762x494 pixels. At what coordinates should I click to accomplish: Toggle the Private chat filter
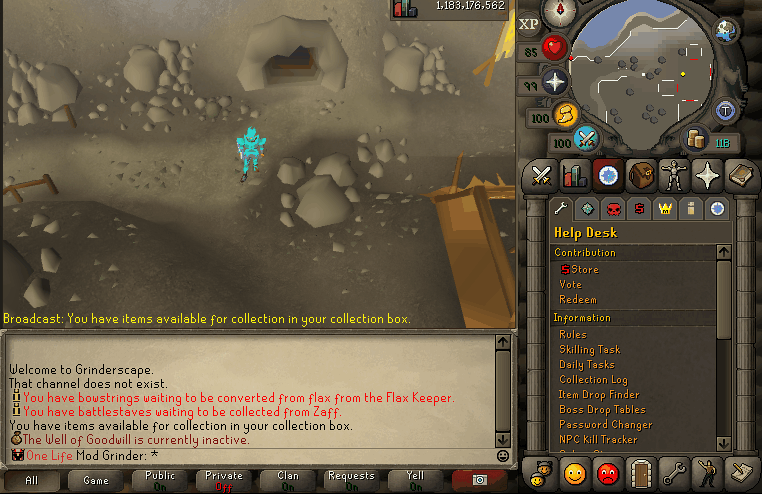click(x=224, y=481)
